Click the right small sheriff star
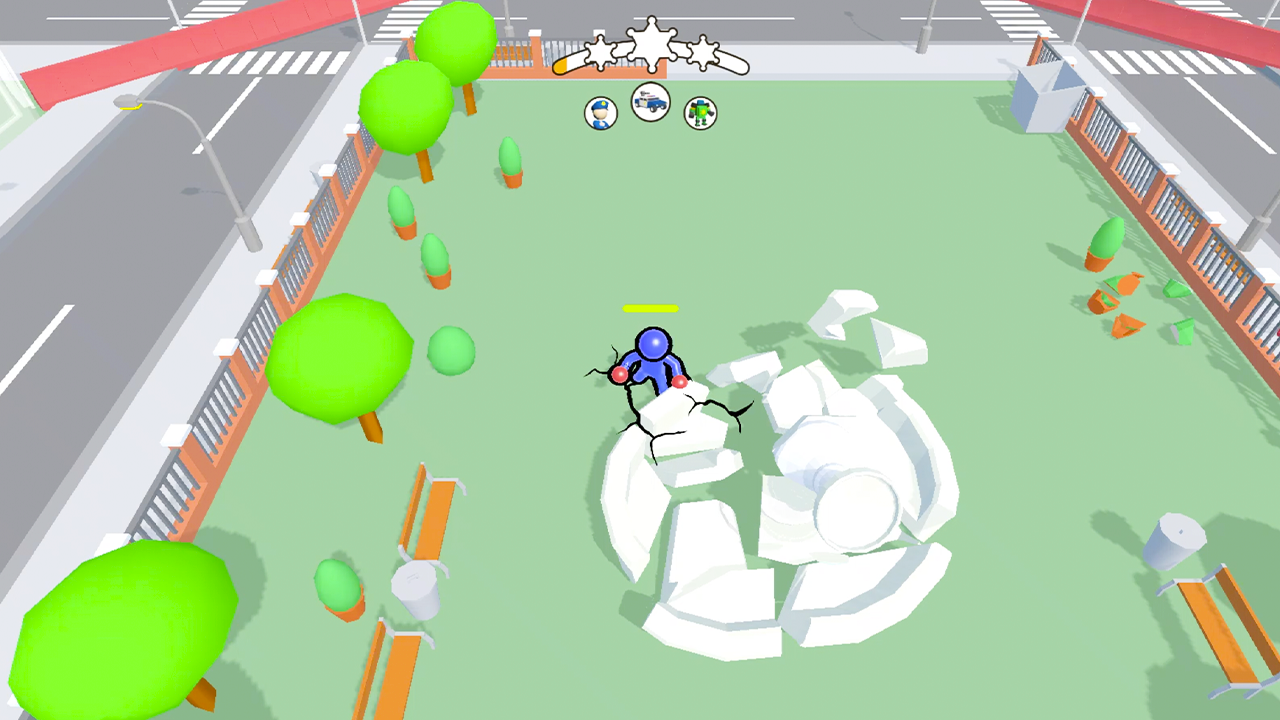Viewport: 1280px width, 720px height. pyautogui.click(x=705, y=50)
